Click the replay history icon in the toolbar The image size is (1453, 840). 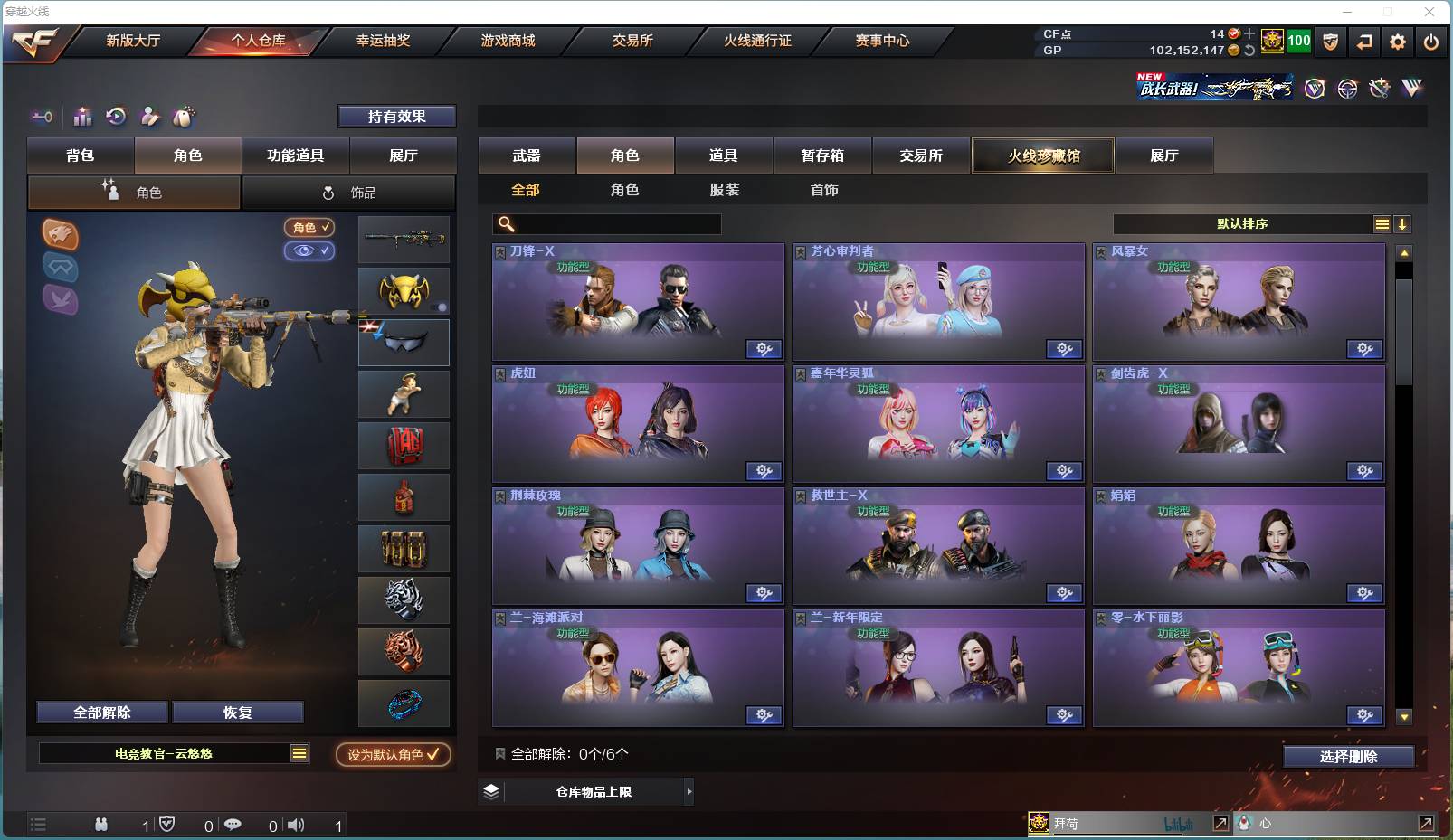(117, 117)
